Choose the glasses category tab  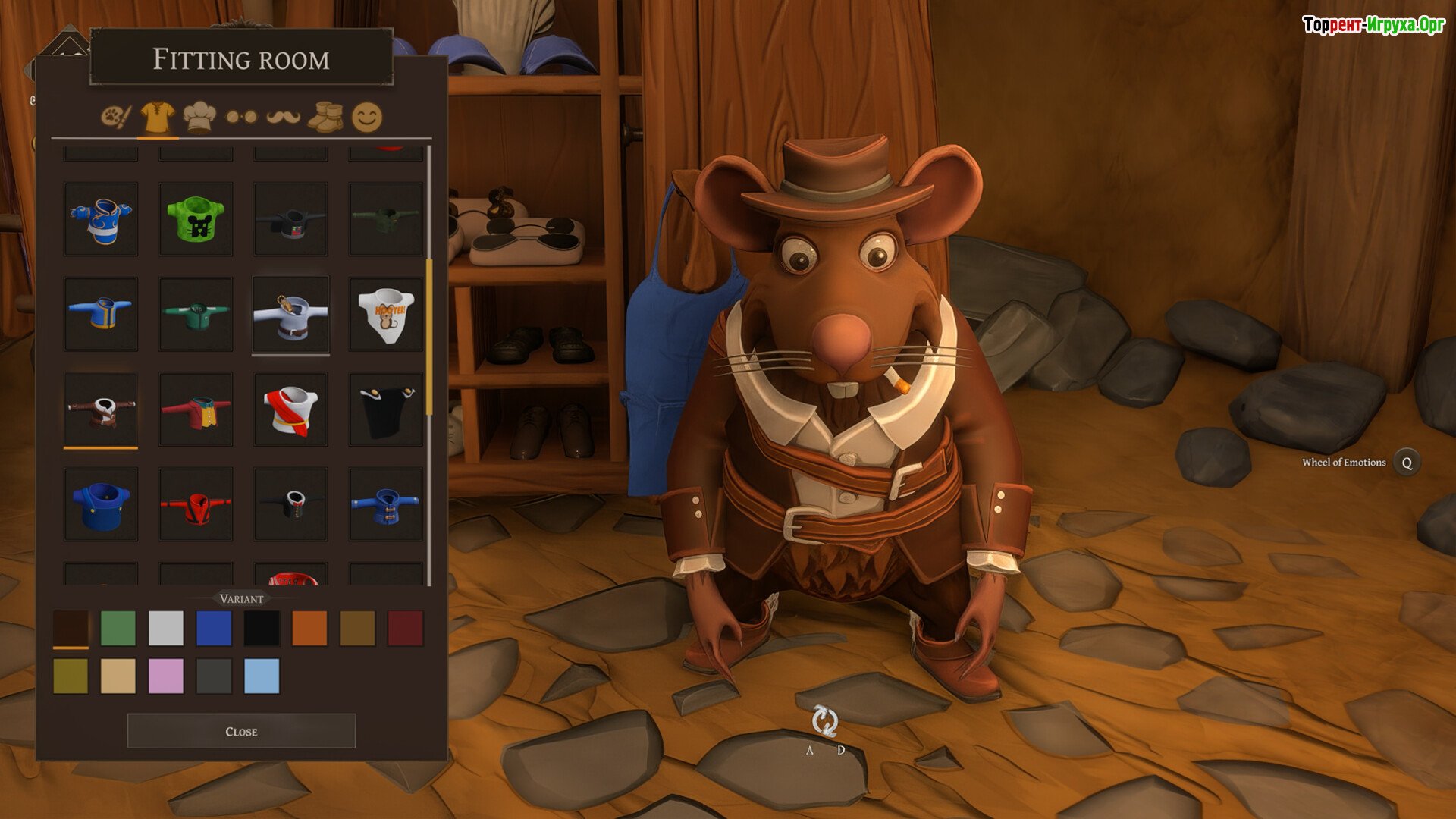(241, 118)
